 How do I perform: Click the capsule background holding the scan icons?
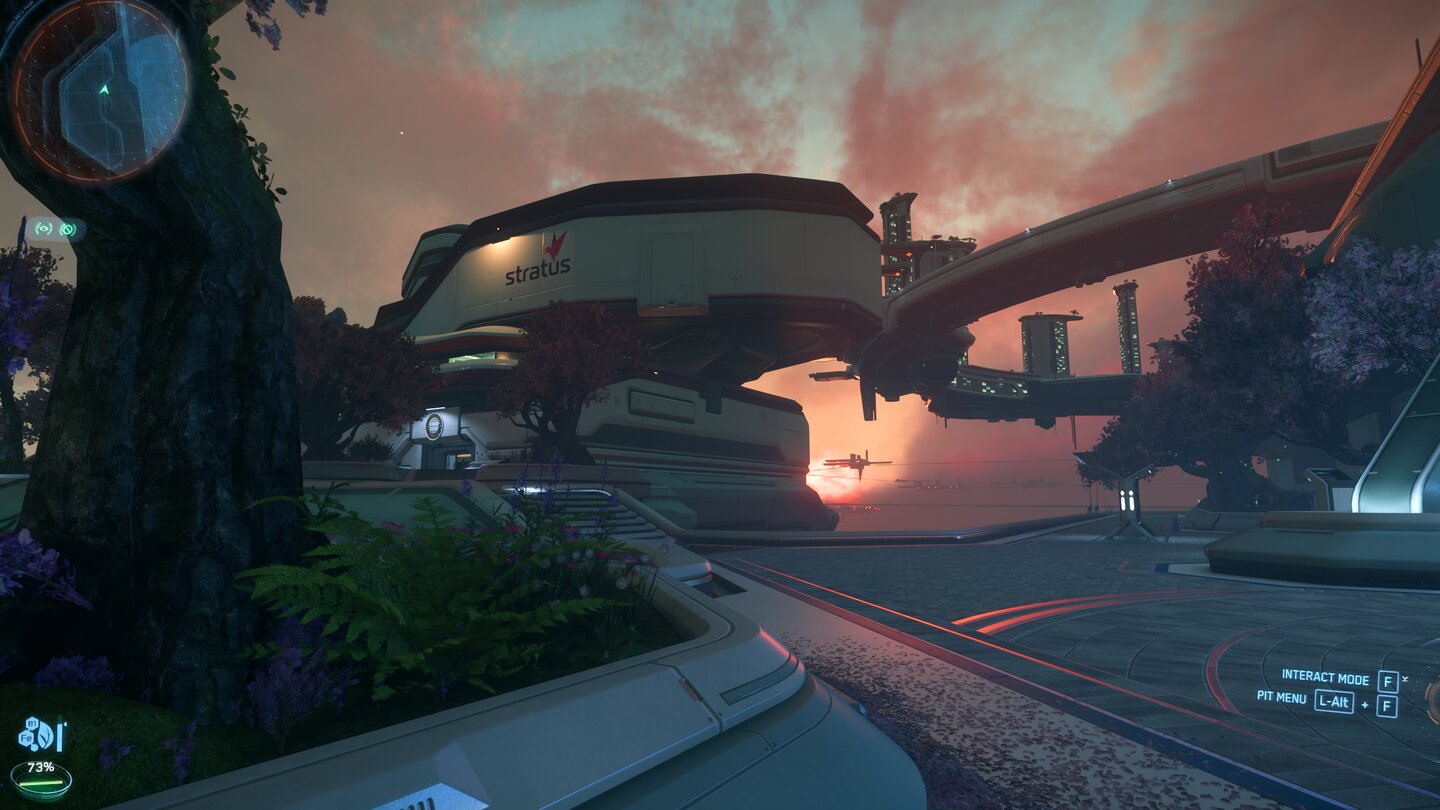(x=56, y=228)
